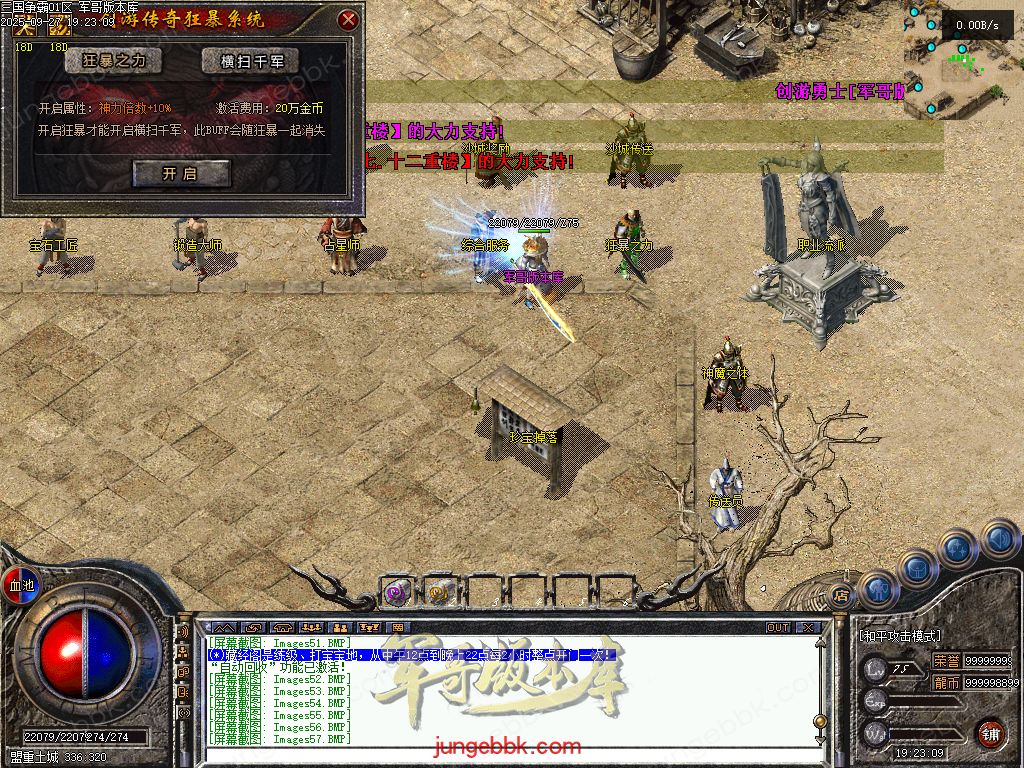Close the chat panel with the X button
This screenshot has height=768, width=1024.
[x=807, y=628]
